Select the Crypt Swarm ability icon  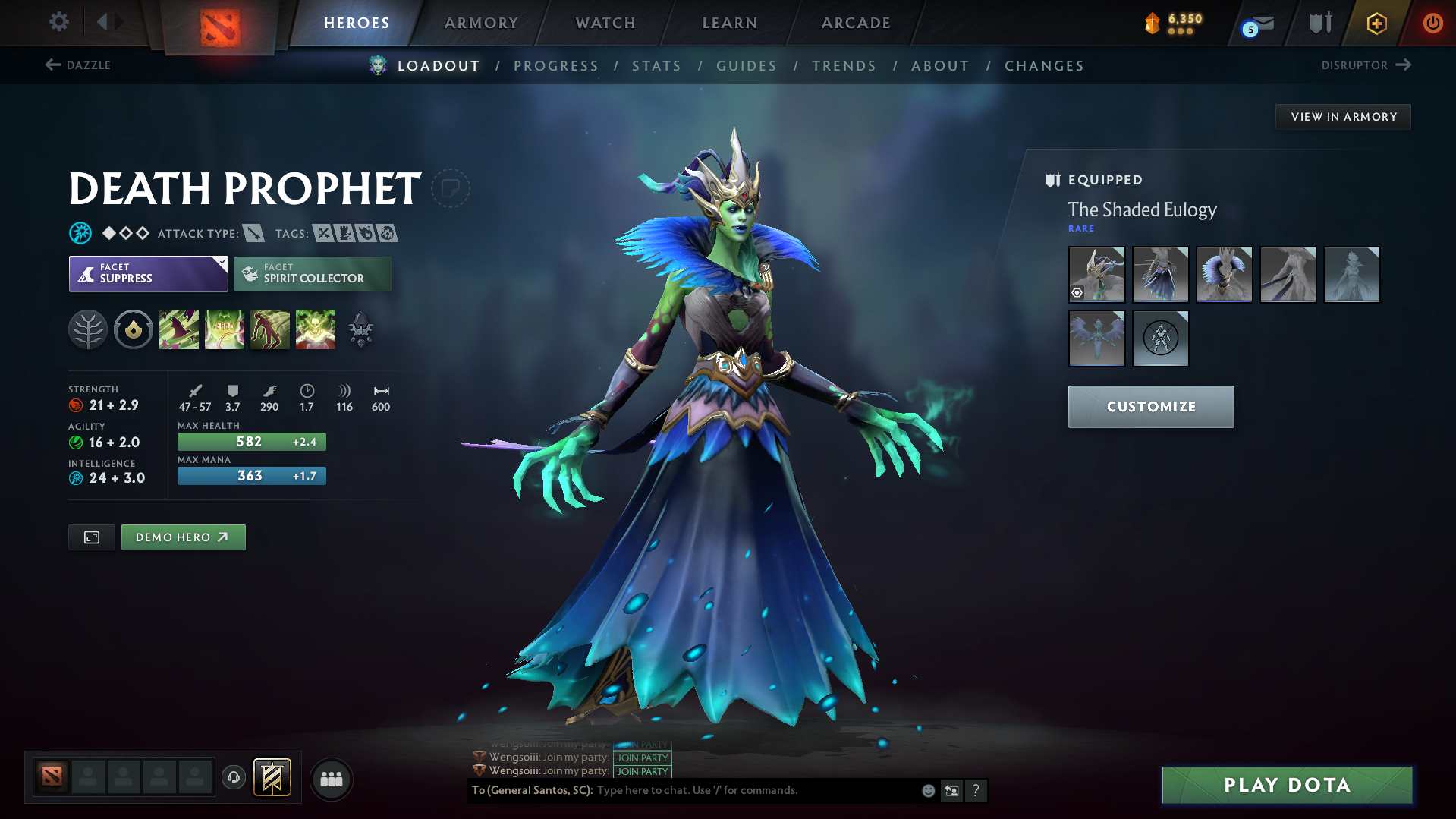click(179, 329)
